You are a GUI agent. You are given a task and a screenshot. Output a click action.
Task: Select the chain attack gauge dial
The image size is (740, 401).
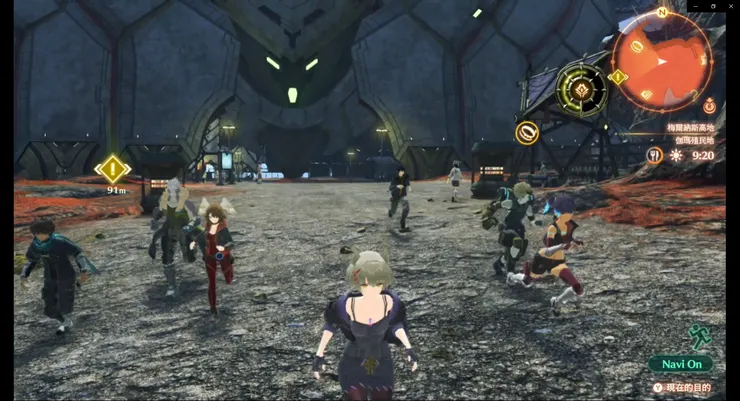(x=580, y=88)
